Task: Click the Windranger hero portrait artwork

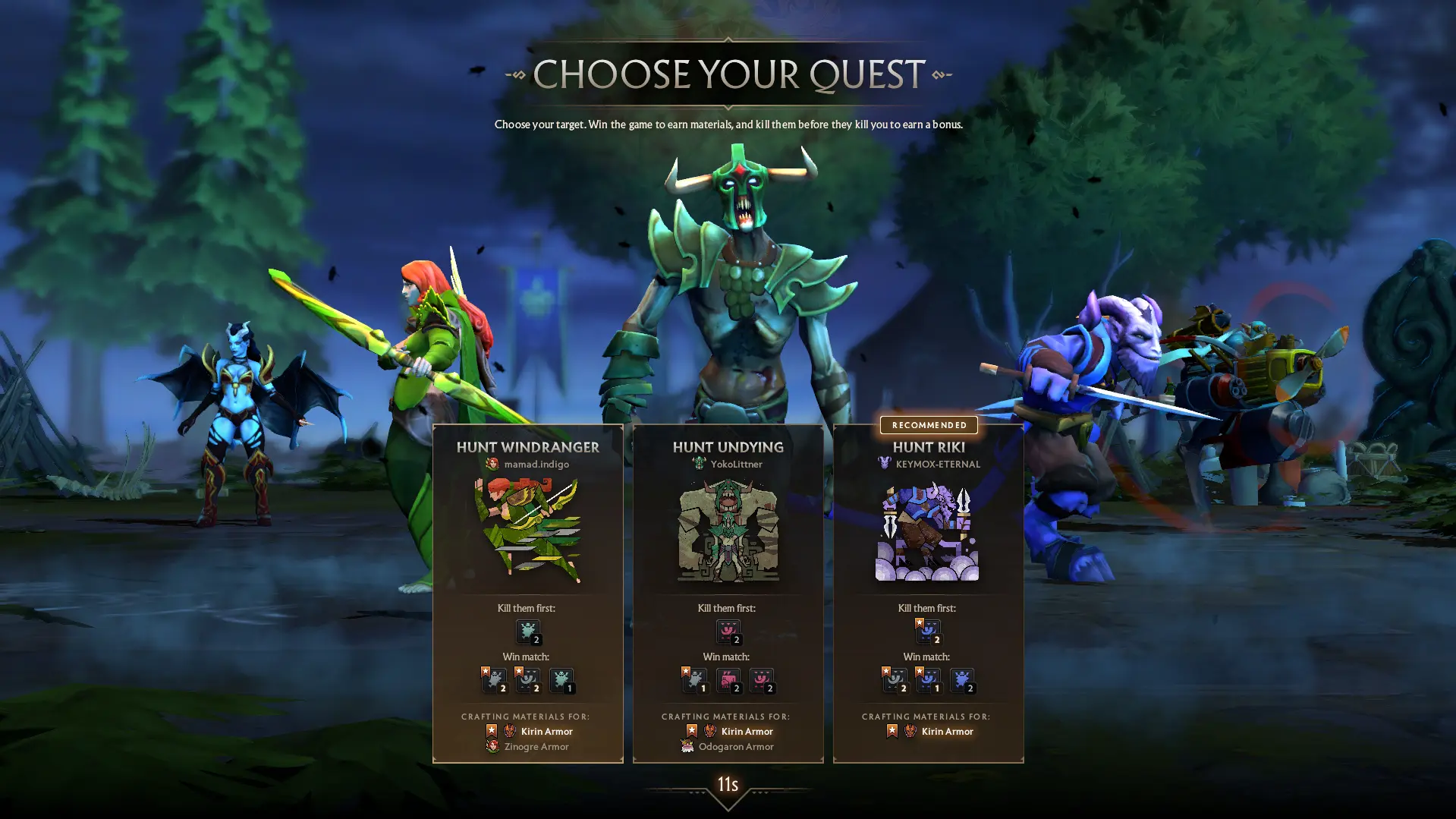Action: (527, 531)
